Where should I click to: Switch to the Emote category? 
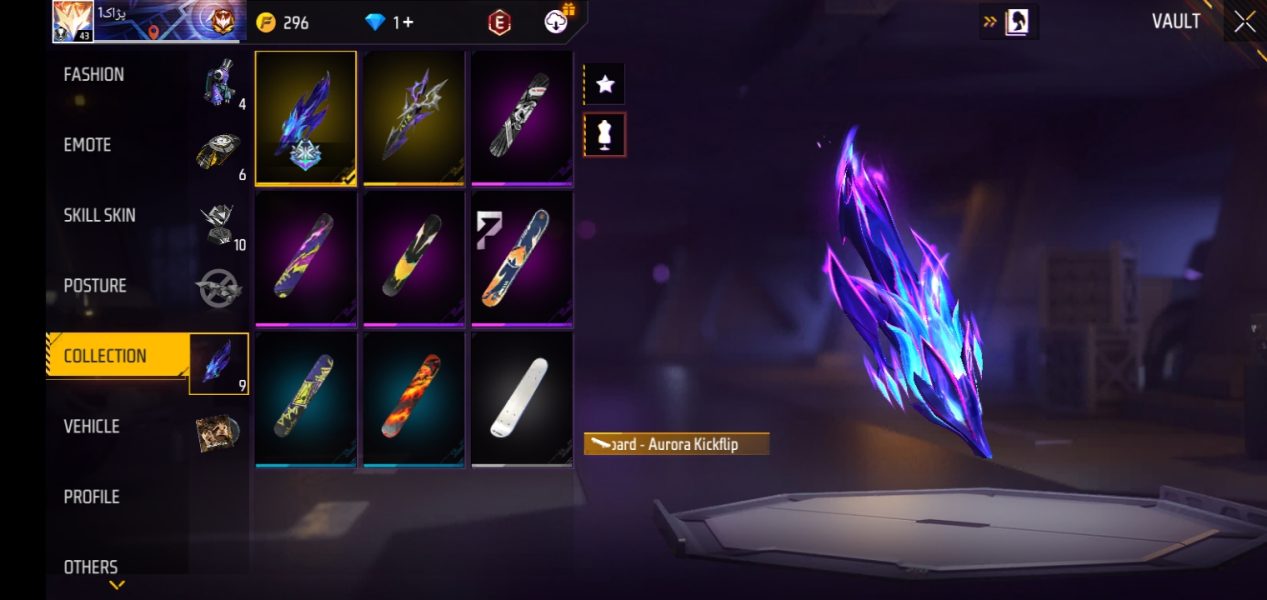[88, 145]
